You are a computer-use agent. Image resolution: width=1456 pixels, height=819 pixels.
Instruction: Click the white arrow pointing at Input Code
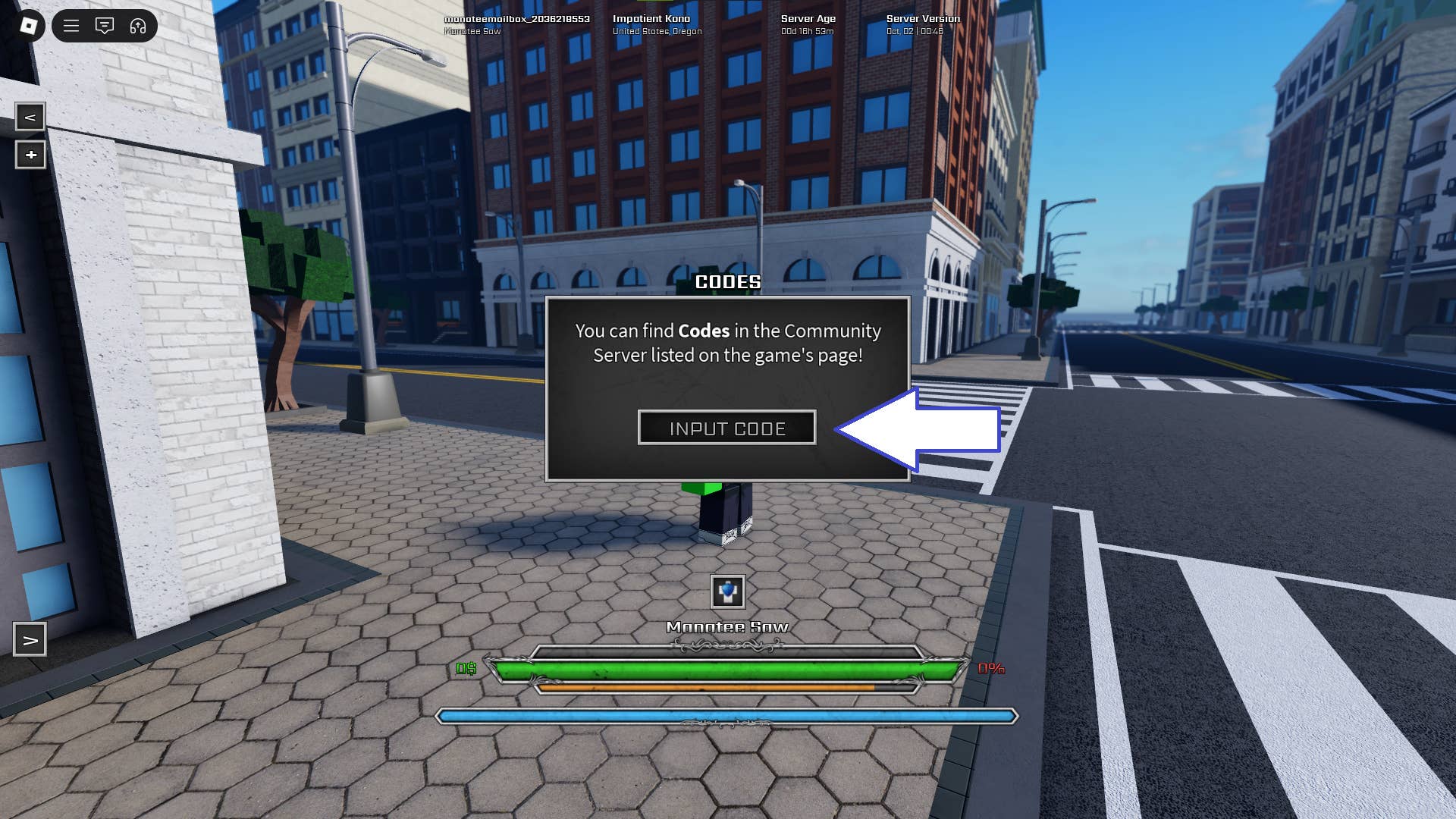tap(918, 428)
